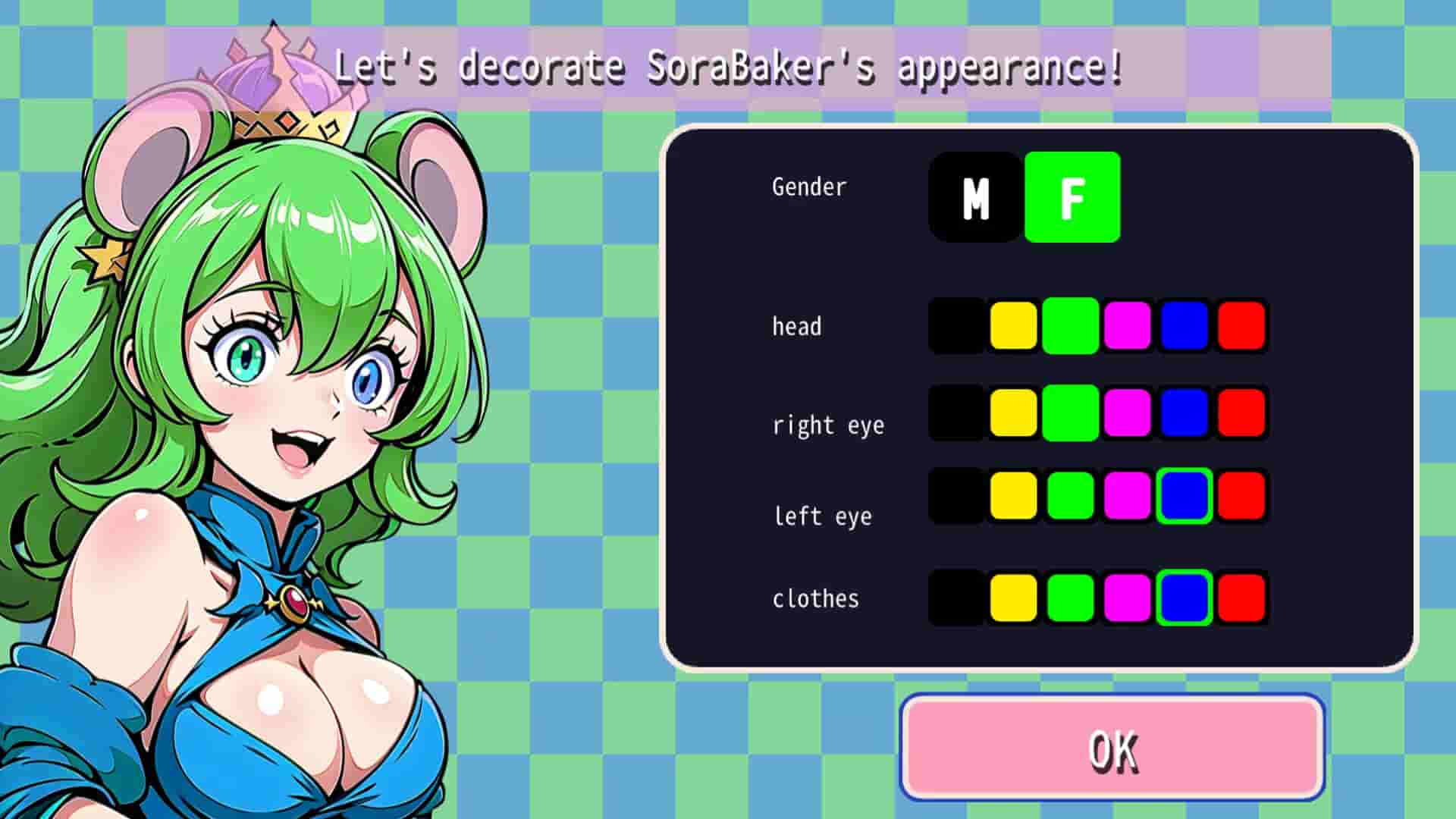The height and width of the screenshot is (819, 1456).
Task: Select magenta for the right eye
Action: 1128,413
